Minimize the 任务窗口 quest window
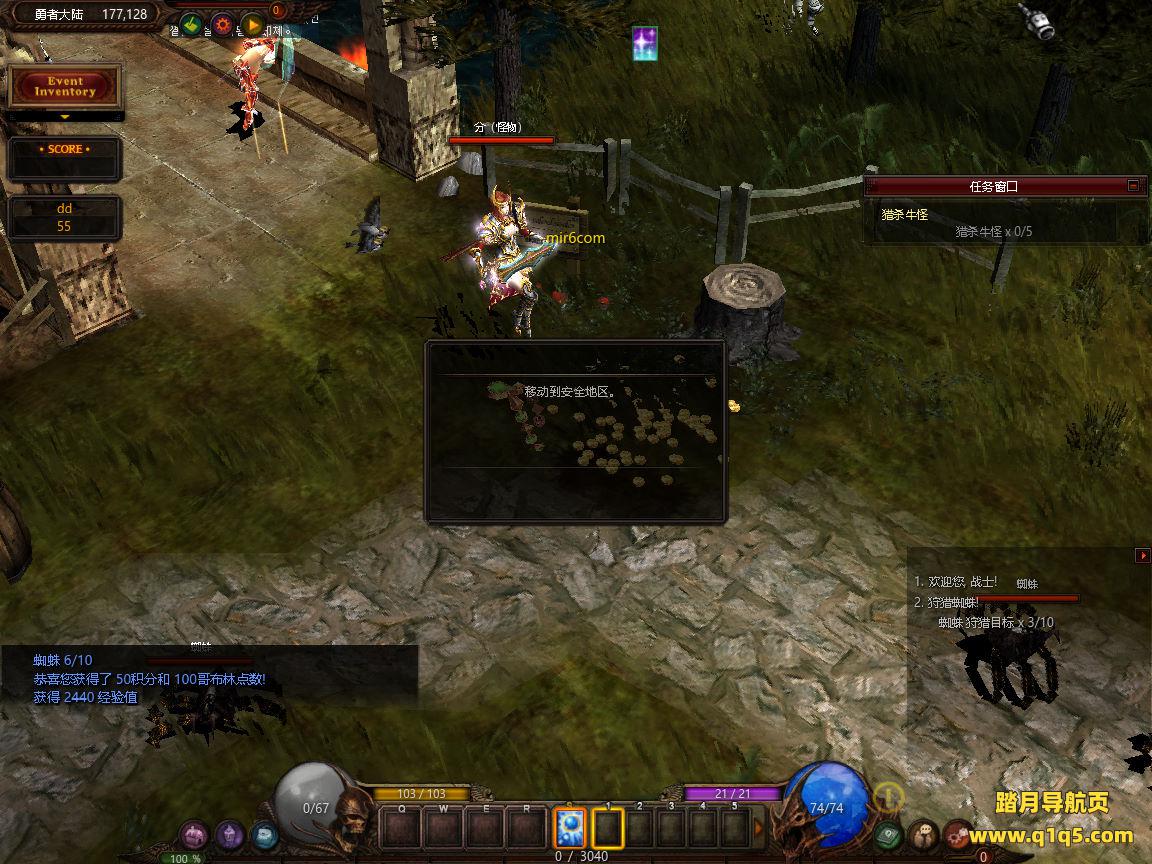Viewport: 1152px width, 864px height. tap(1133, 185)
